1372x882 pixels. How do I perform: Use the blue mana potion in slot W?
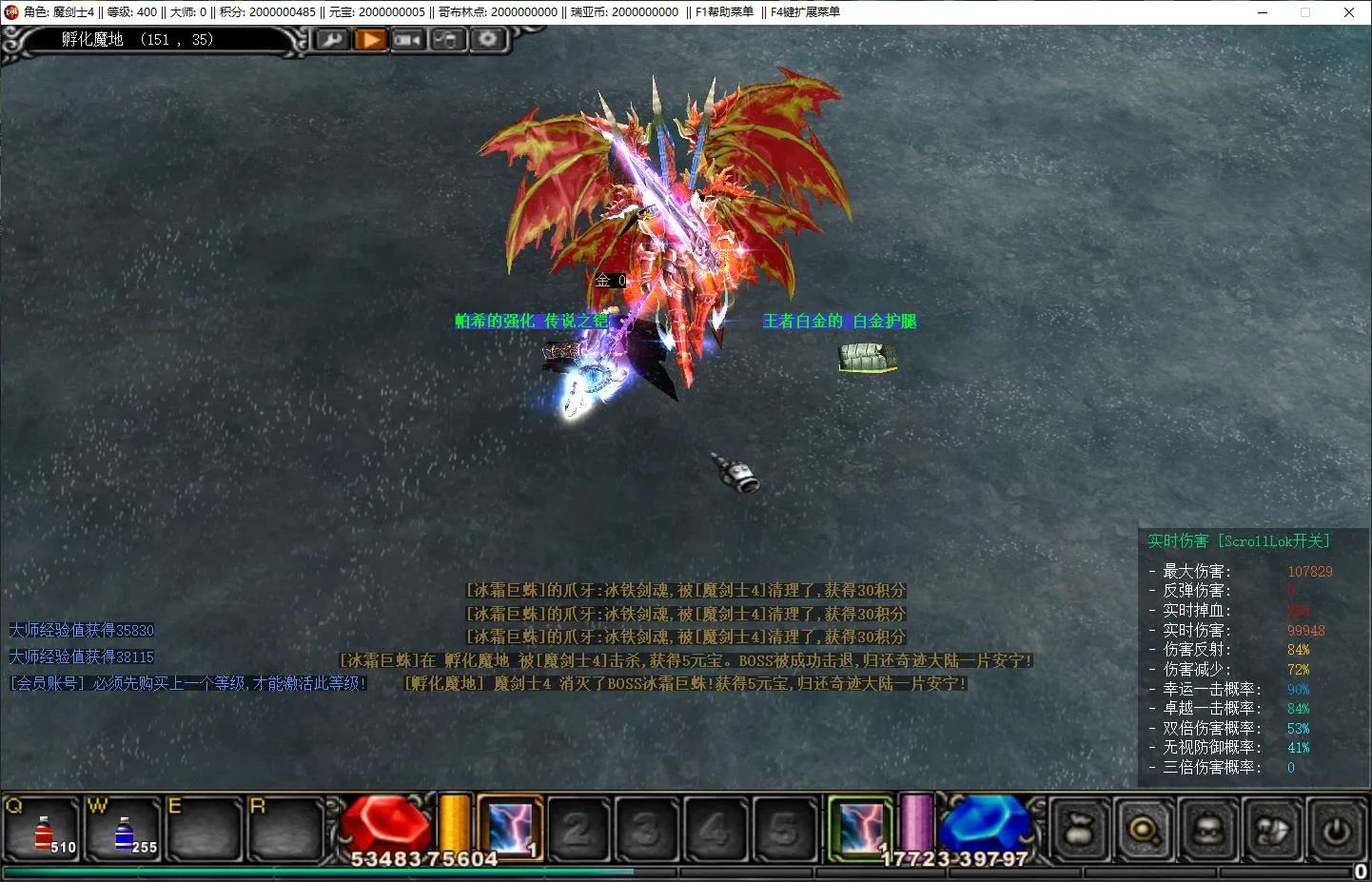[x=124, y=830]
